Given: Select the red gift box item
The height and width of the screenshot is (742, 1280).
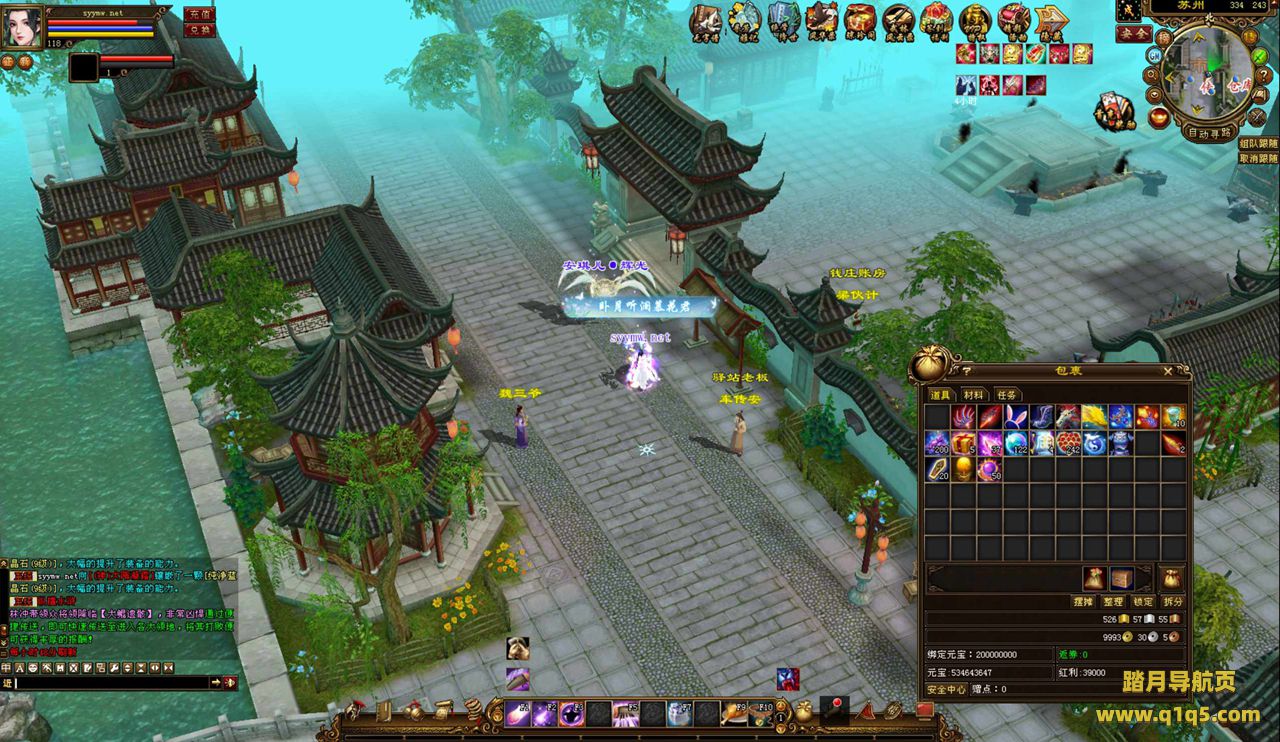Looking at the screenshot, I should point(963,443).
